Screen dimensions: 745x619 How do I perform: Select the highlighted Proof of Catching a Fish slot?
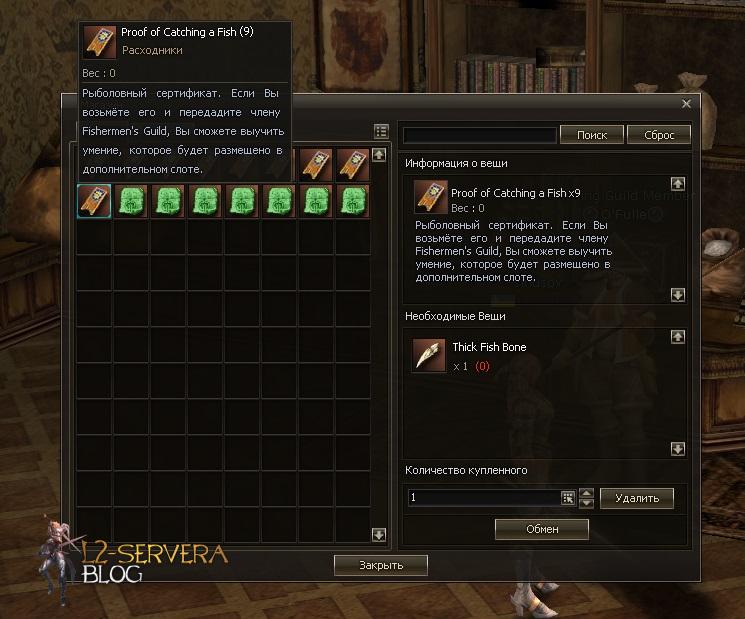pos(94,201)
